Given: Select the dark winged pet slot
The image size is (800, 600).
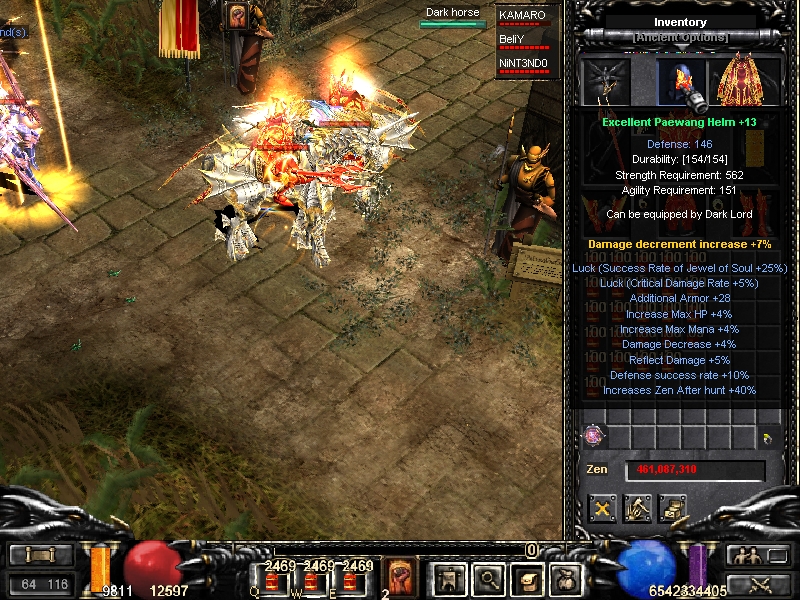Looking at the screenshot, I should [x=606, y=80].
